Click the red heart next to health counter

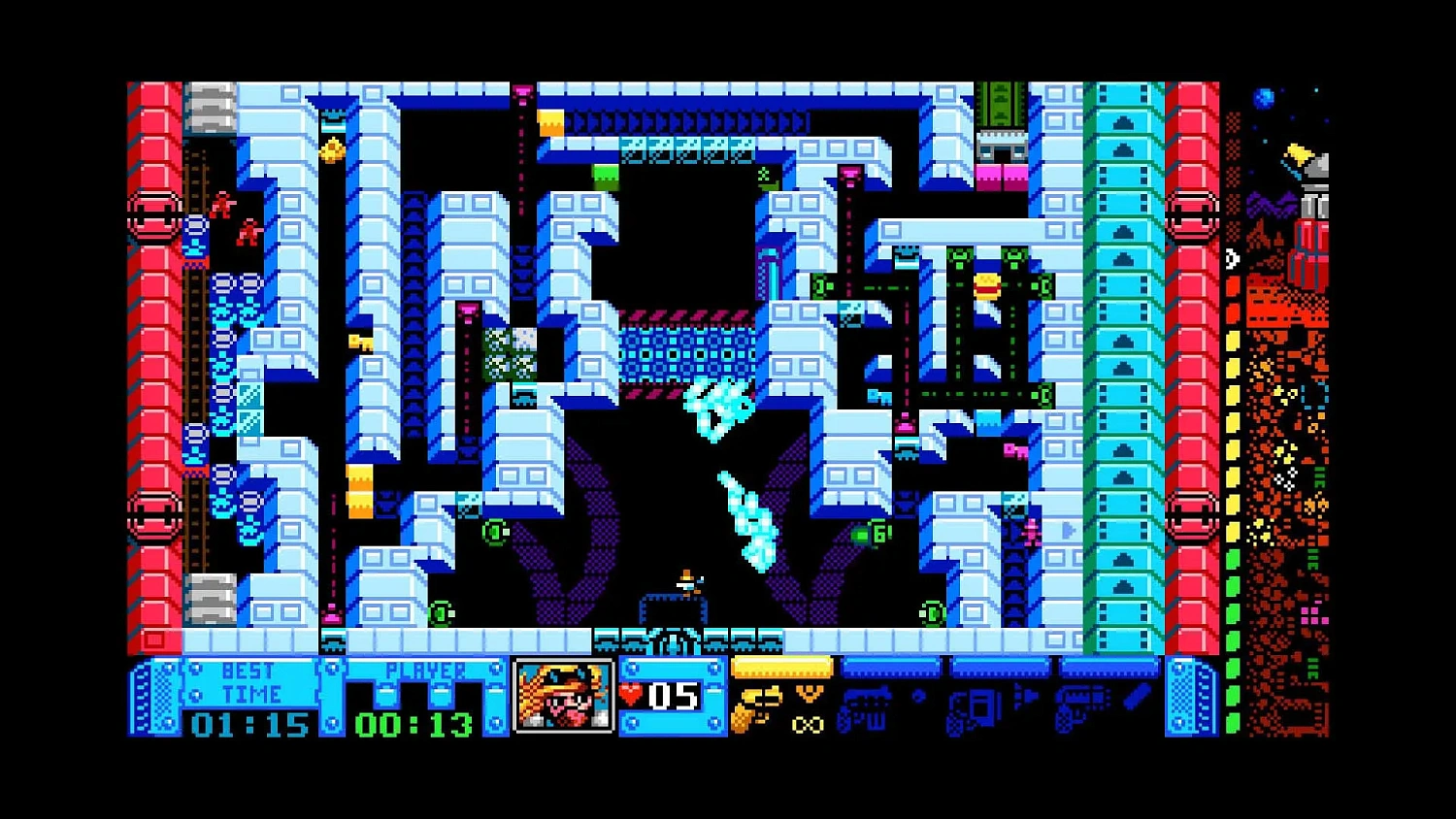point(633,693)
